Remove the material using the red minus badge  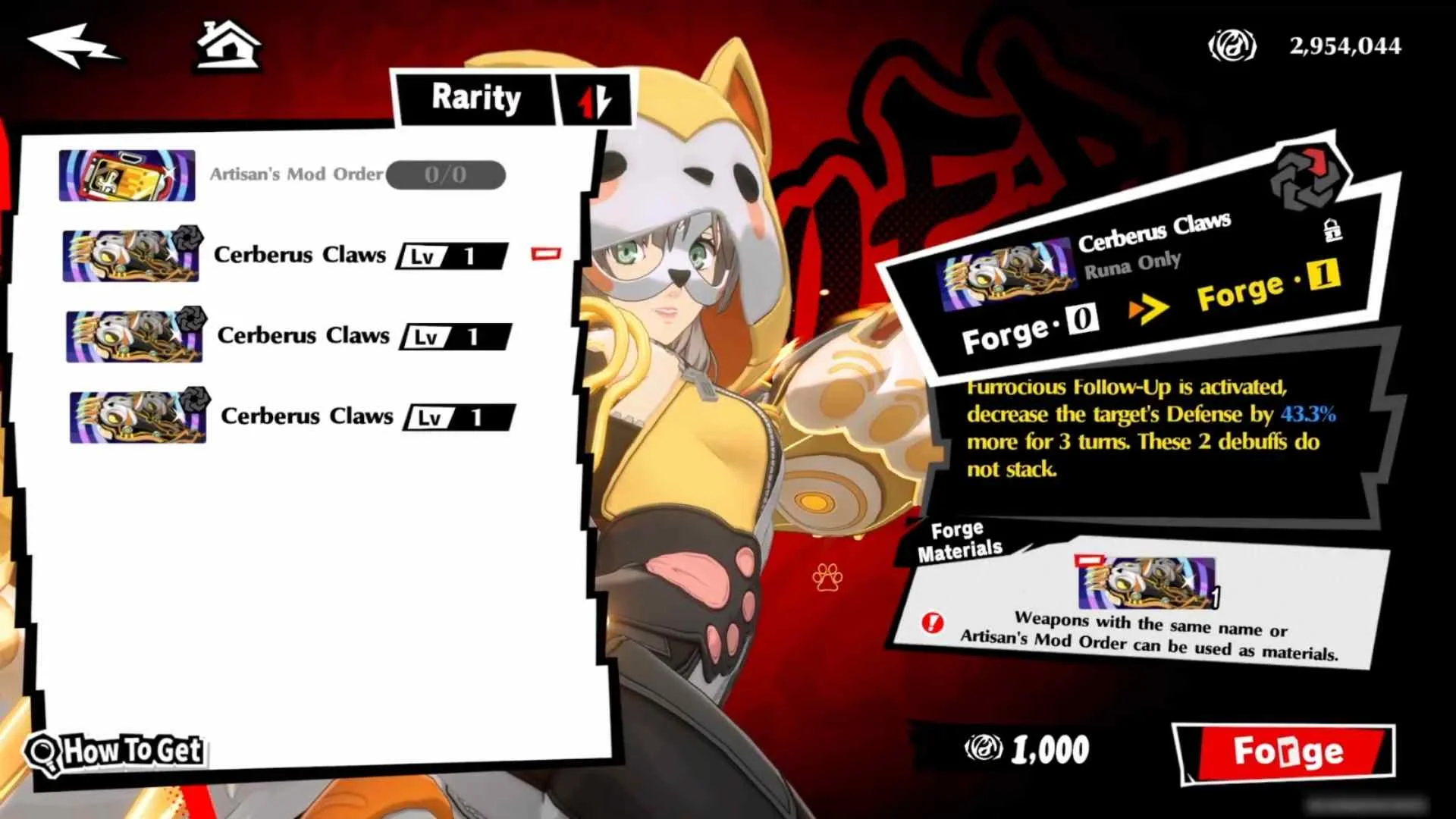1089,560
